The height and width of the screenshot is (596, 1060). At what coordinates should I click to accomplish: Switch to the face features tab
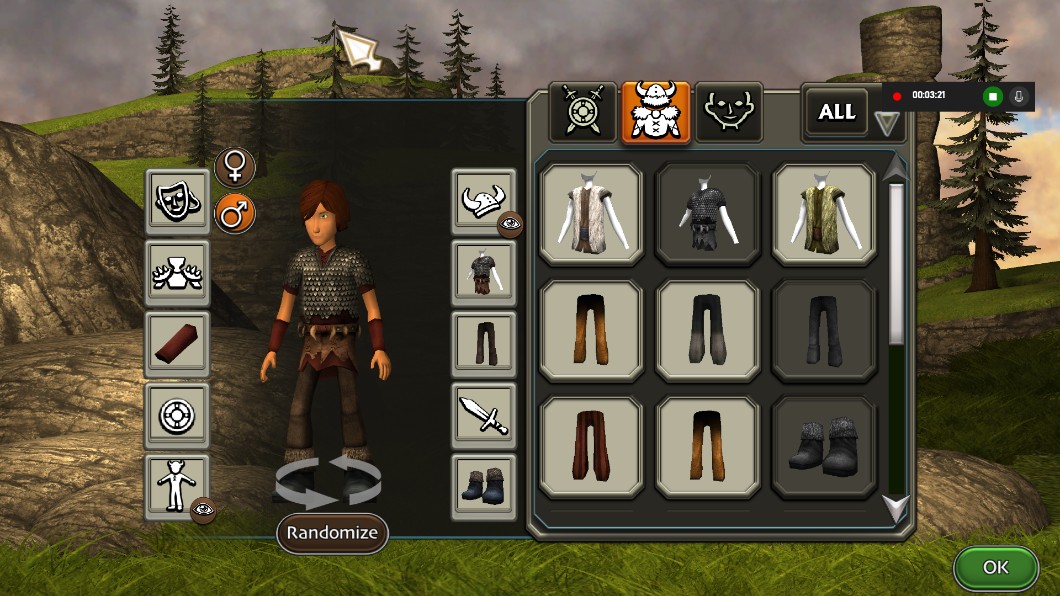coord(729,112)
